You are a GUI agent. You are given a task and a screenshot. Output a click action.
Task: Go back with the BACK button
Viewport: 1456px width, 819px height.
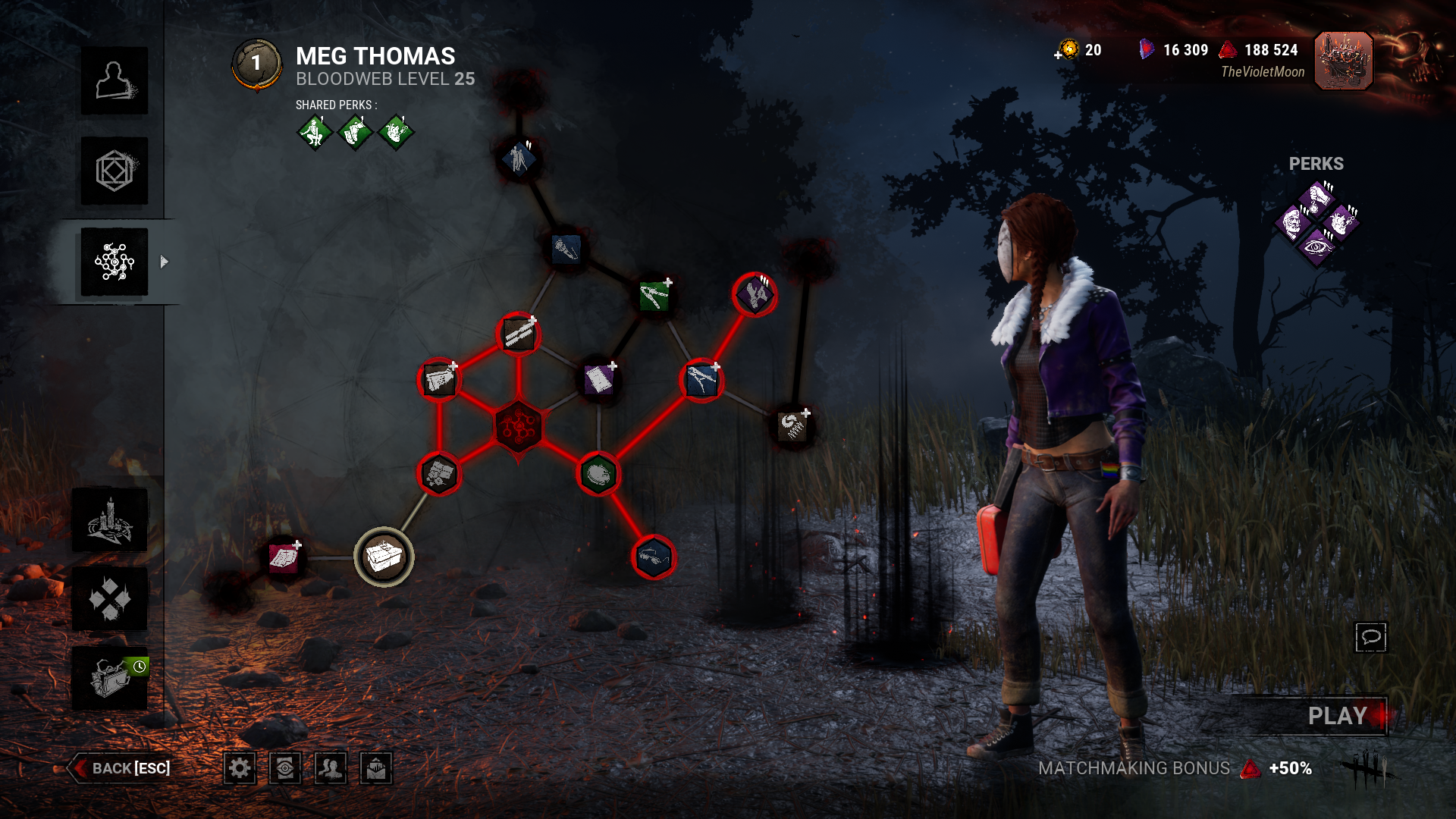(121, 768)
